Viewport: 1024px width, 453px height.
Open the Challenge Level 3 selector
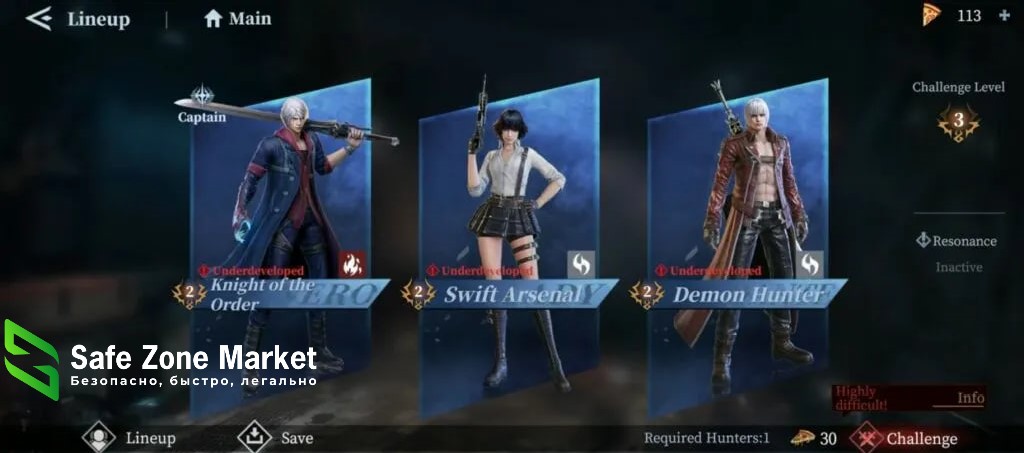pyautogui.click(x=958, y=123)
